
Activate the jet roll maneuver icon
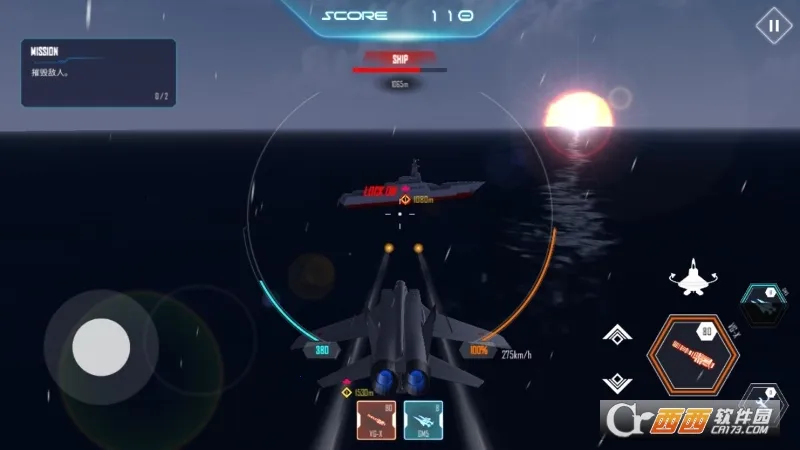[692, 277]
